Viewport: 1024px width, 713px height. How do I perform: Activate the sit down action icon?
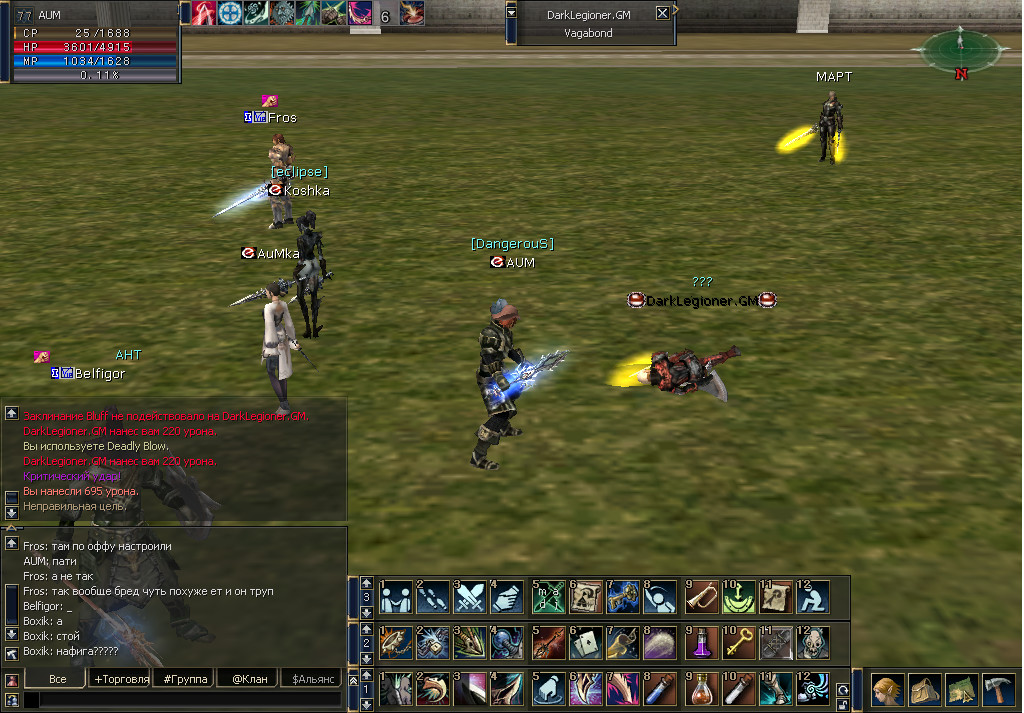(x=813, y=597)
